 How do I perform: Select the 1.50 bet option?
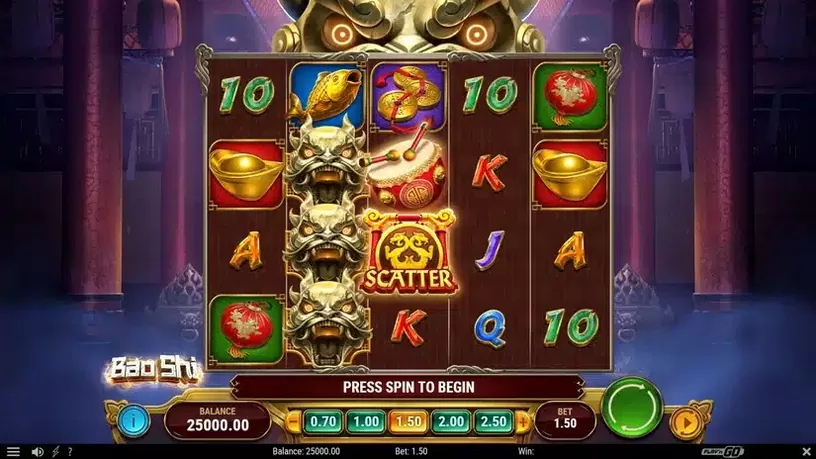(x=407, y=421)
